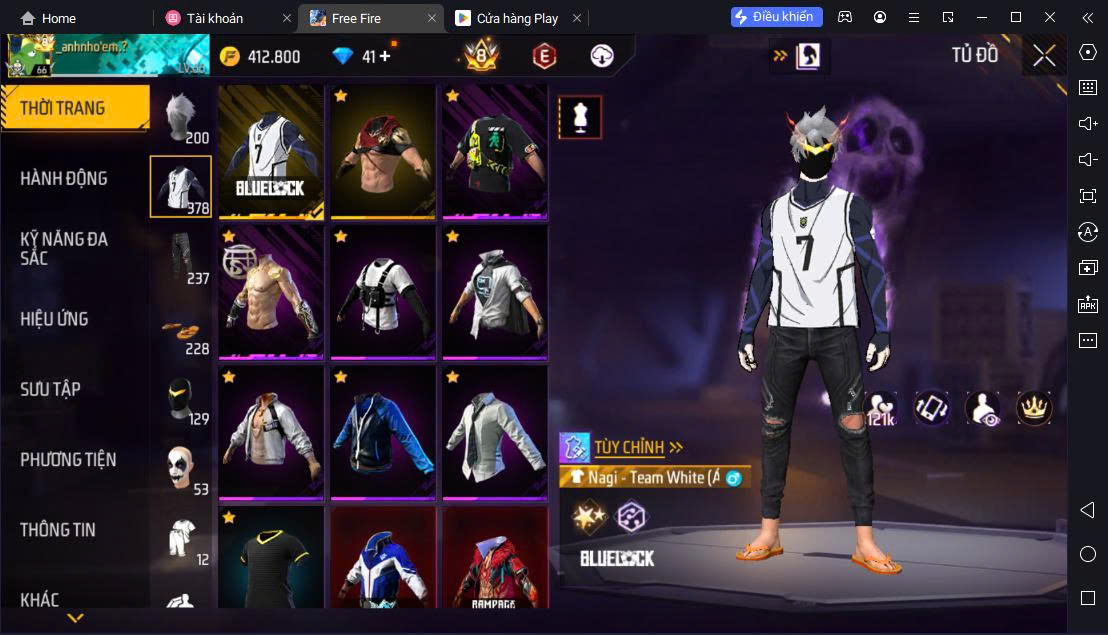Open the hairstyle subcategory with 200 items
Screen dimensions: 1108x635
(x=180, y=117)
